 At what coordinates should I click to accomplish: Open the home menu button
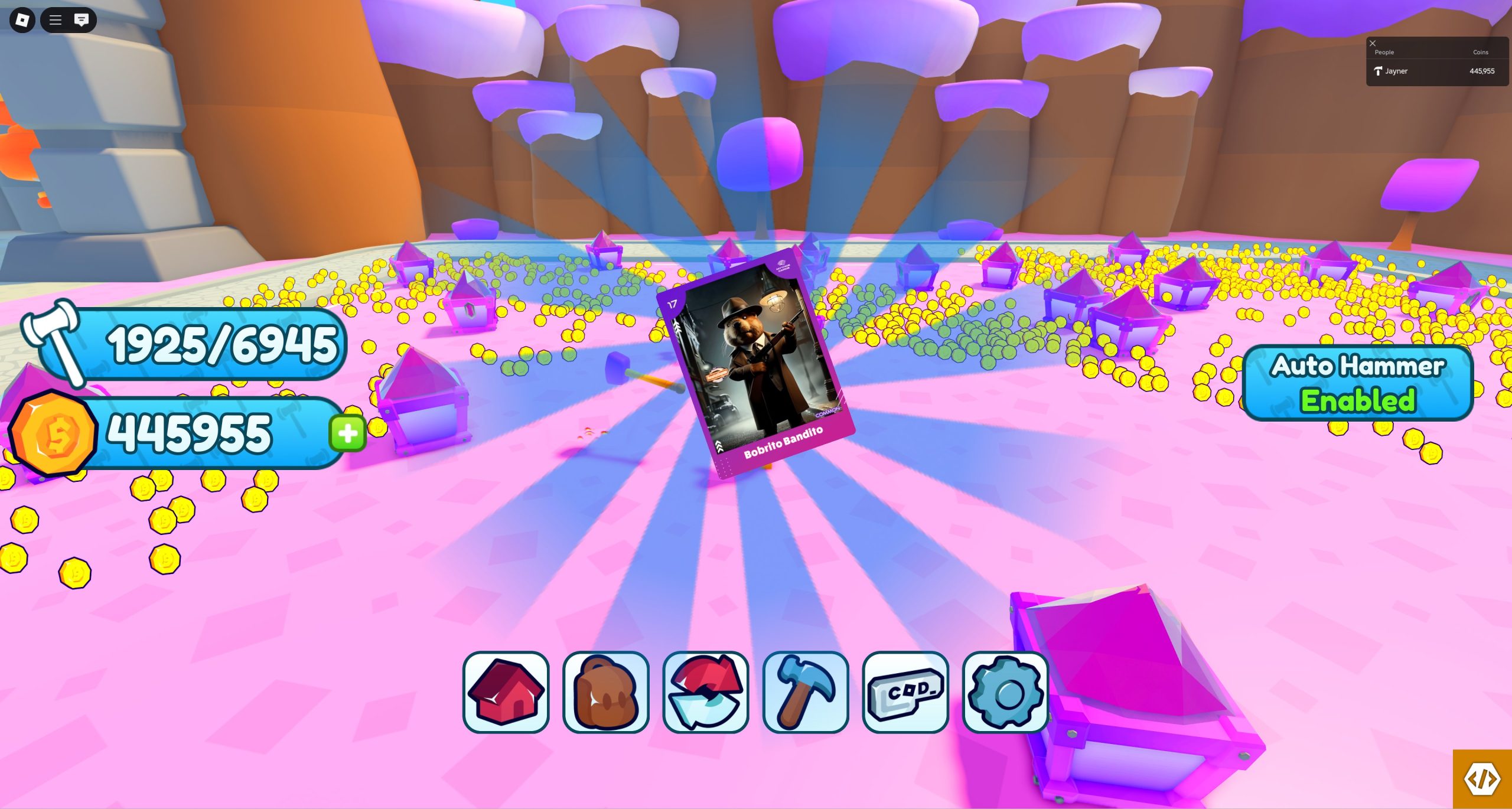click(x=506, y=691)
